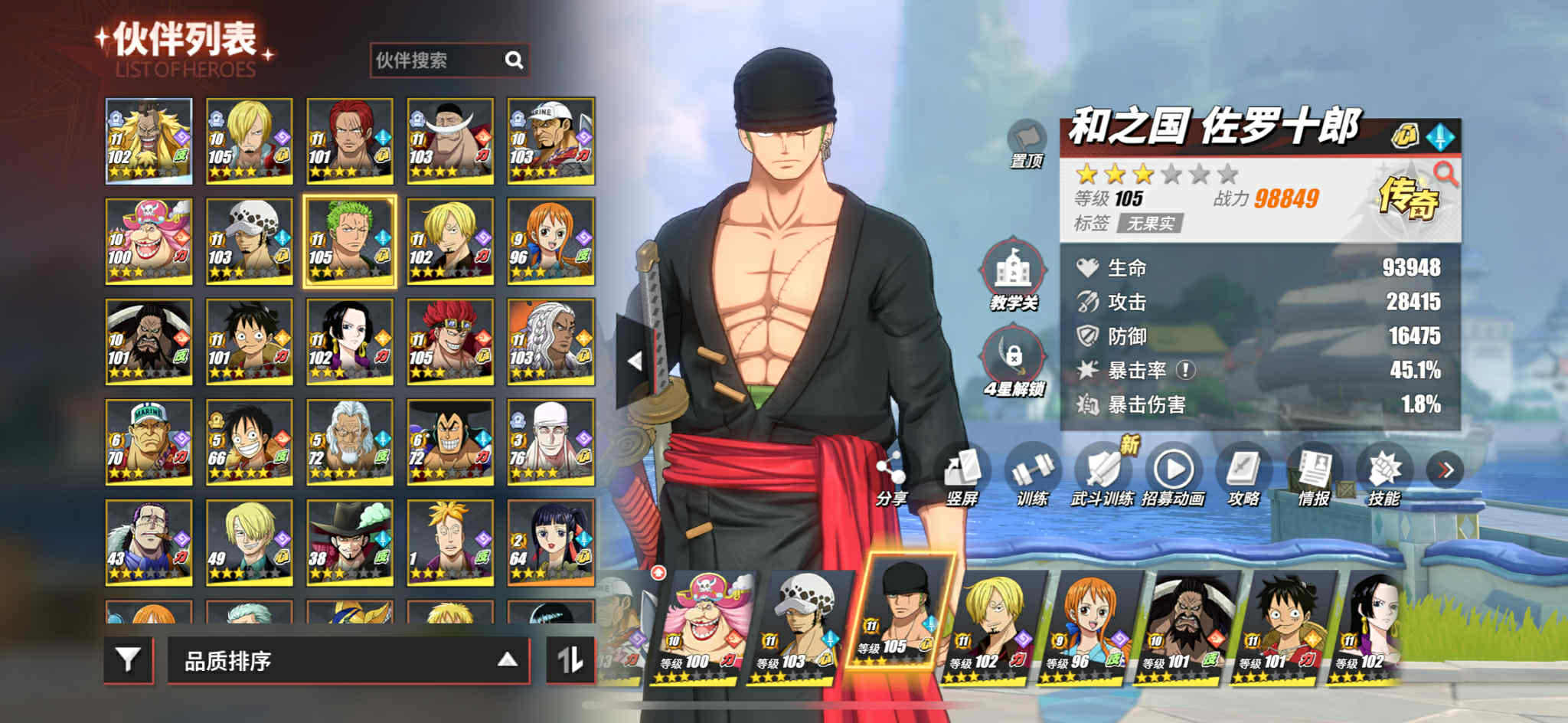Play the 招募动画 recruitment animation
Screen dimensions: 1568x723
(1173, 475)
